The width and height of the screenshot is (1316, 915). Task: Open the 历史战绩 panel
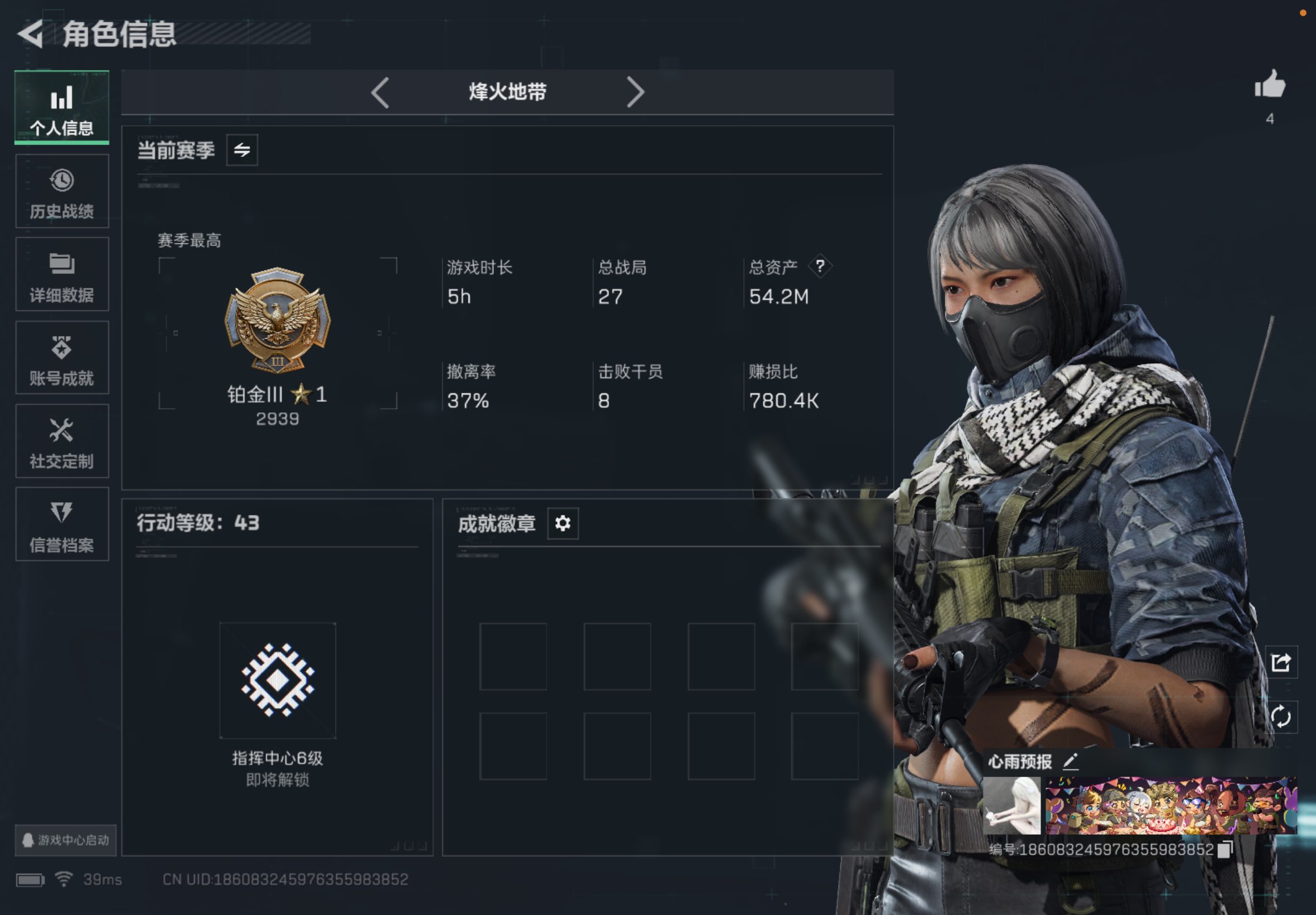click(x=61, y=190)
